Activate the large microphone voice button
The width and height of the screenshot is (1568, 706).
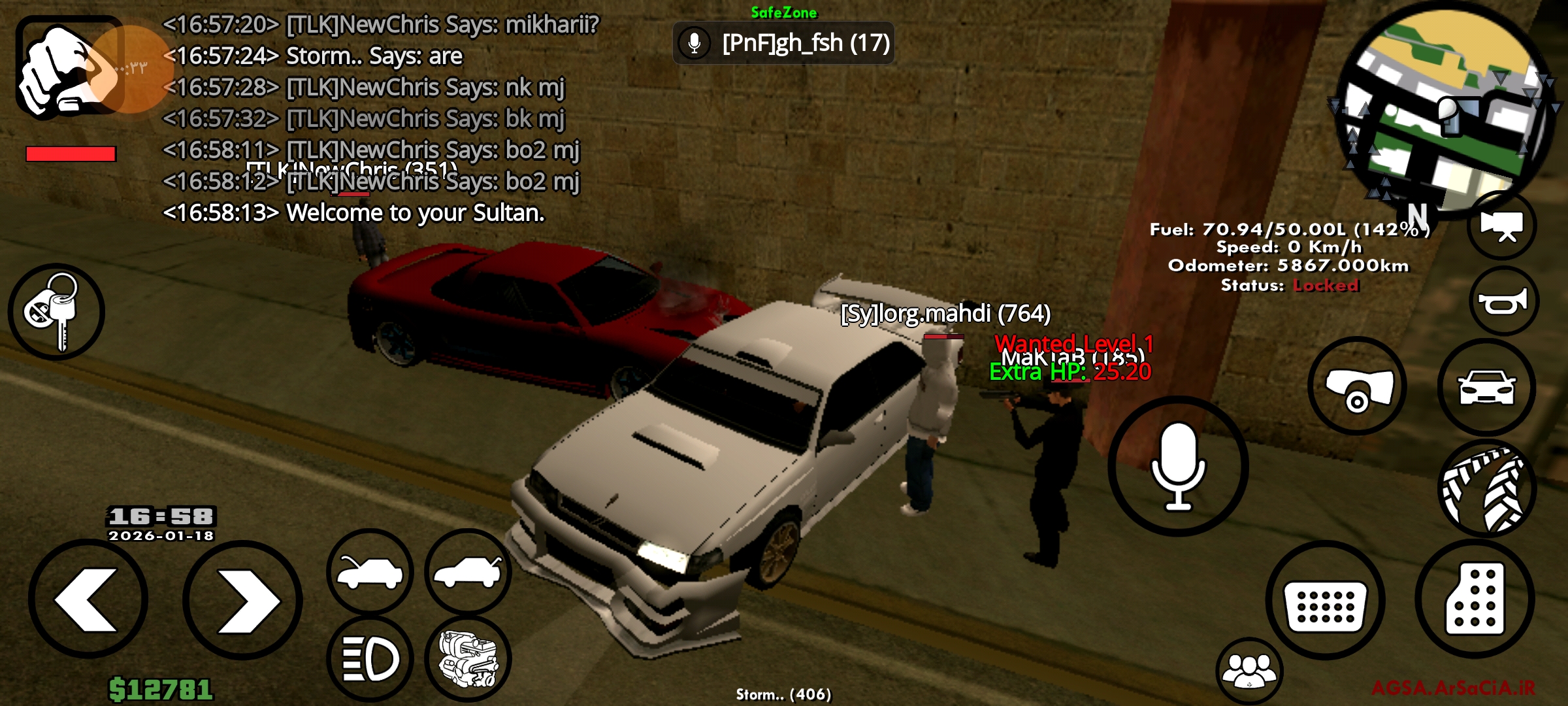pyautogui.click(x=1178, y=466)
